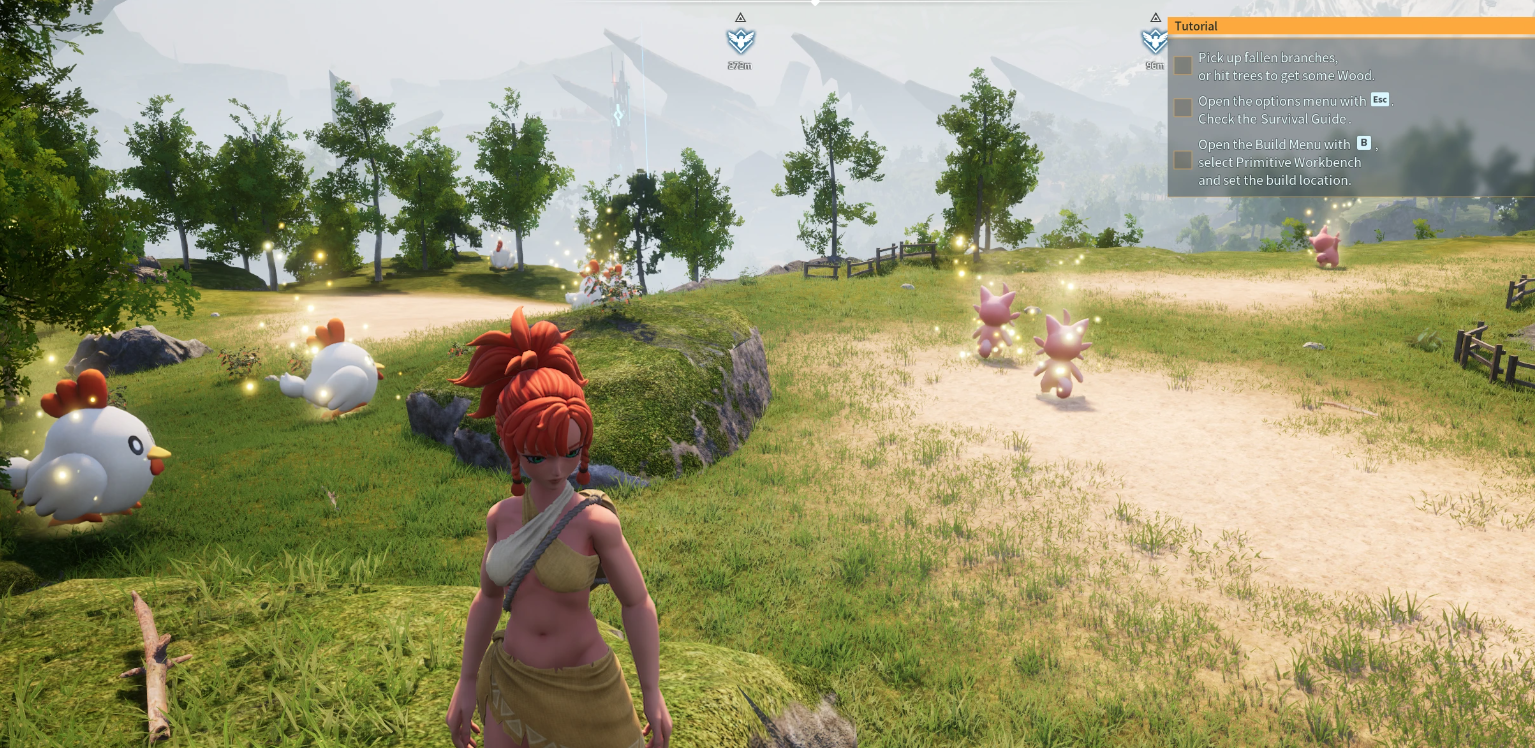This screenshot has width=1535, height=748.
Task: Check the 'Open the options menu' objective box
Action: point(1183,108)
